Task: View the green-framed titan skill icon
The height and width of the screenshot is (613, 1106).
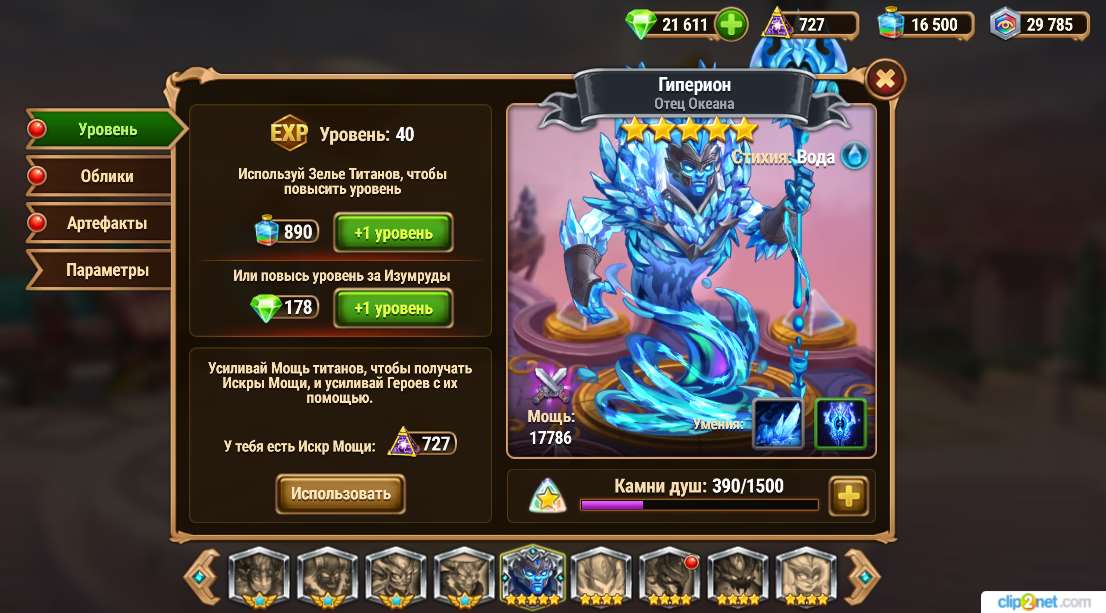Action: [840, 423]
